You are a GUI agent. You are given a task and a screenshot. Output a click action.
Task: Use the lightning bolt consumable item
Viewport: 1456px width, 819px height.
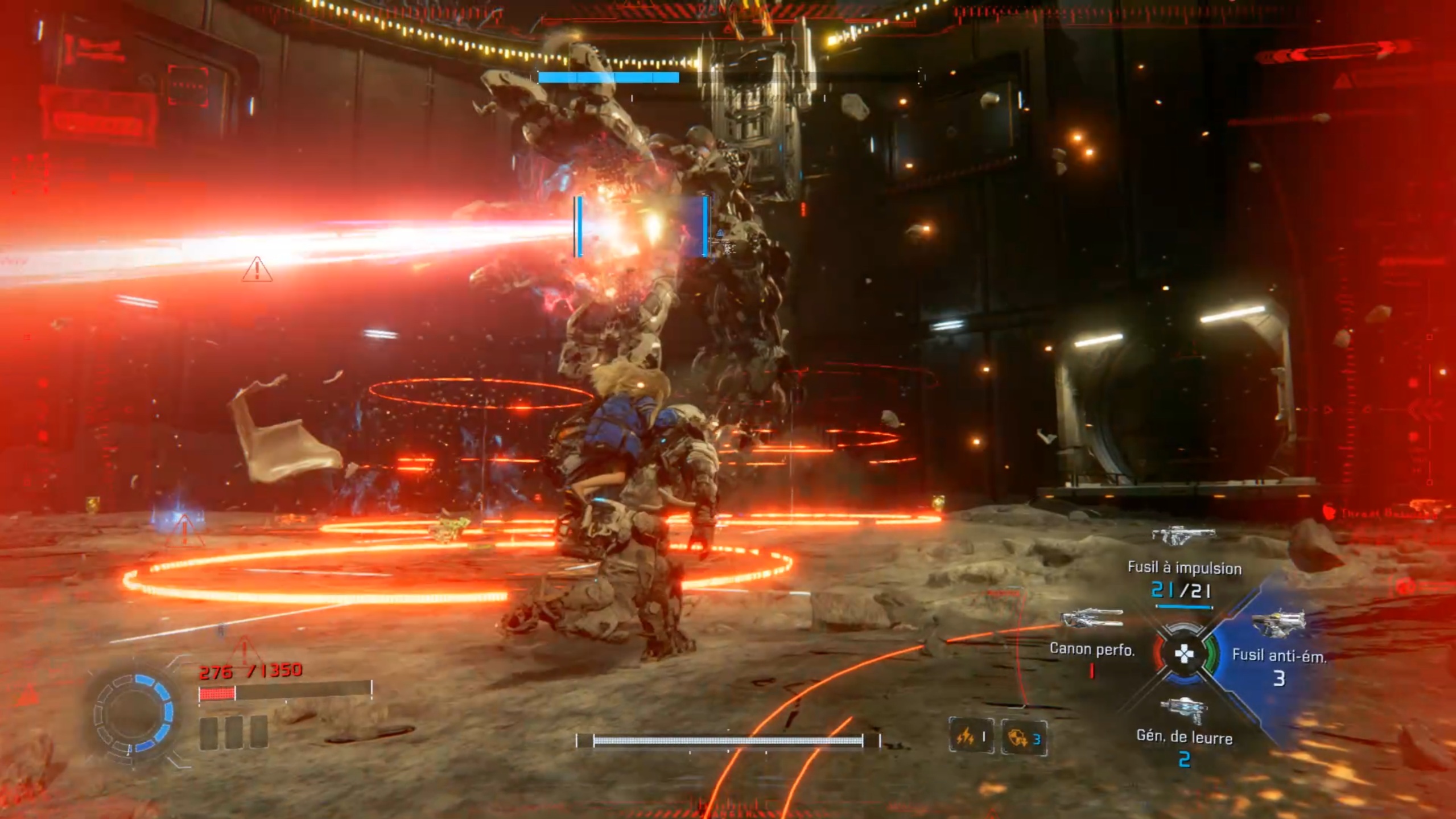(x=971, y=738)
